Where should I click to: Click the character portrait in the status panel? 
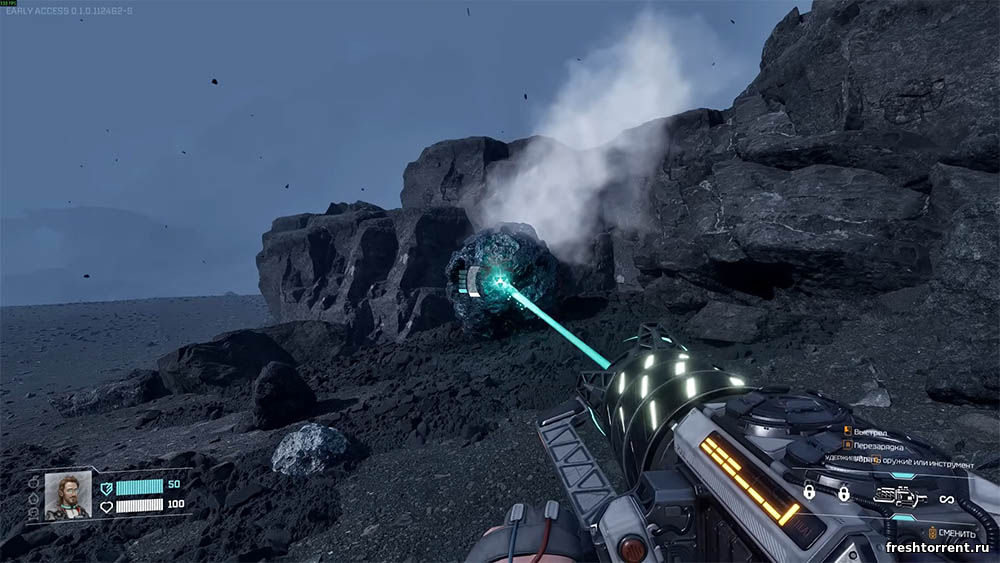point(68,496)
